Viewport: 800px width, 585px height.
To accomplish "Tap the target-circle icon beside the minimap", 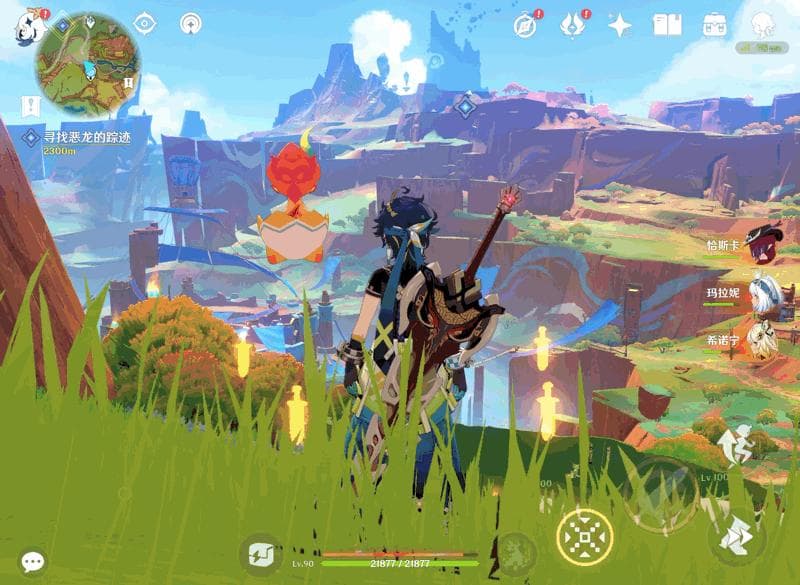I will coord(145,23).
